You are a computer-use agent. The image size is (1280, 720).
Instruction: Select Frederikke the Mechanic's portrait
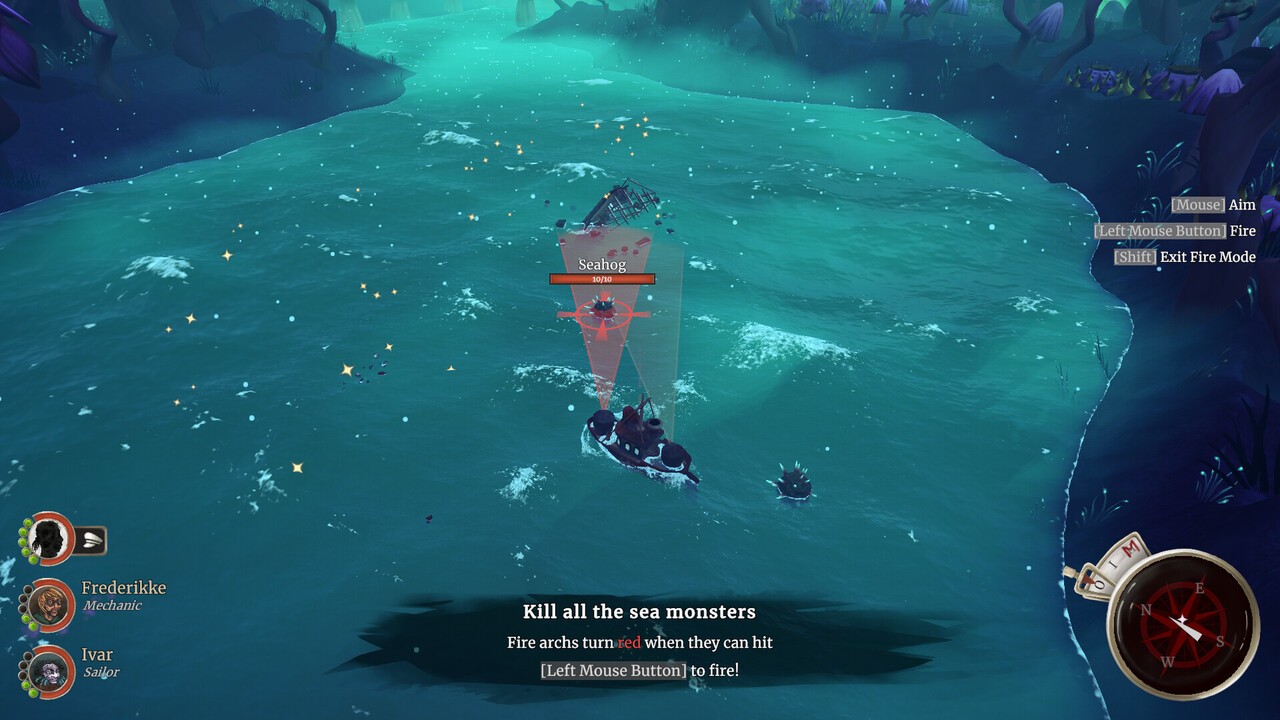click(x=49, y=604)
